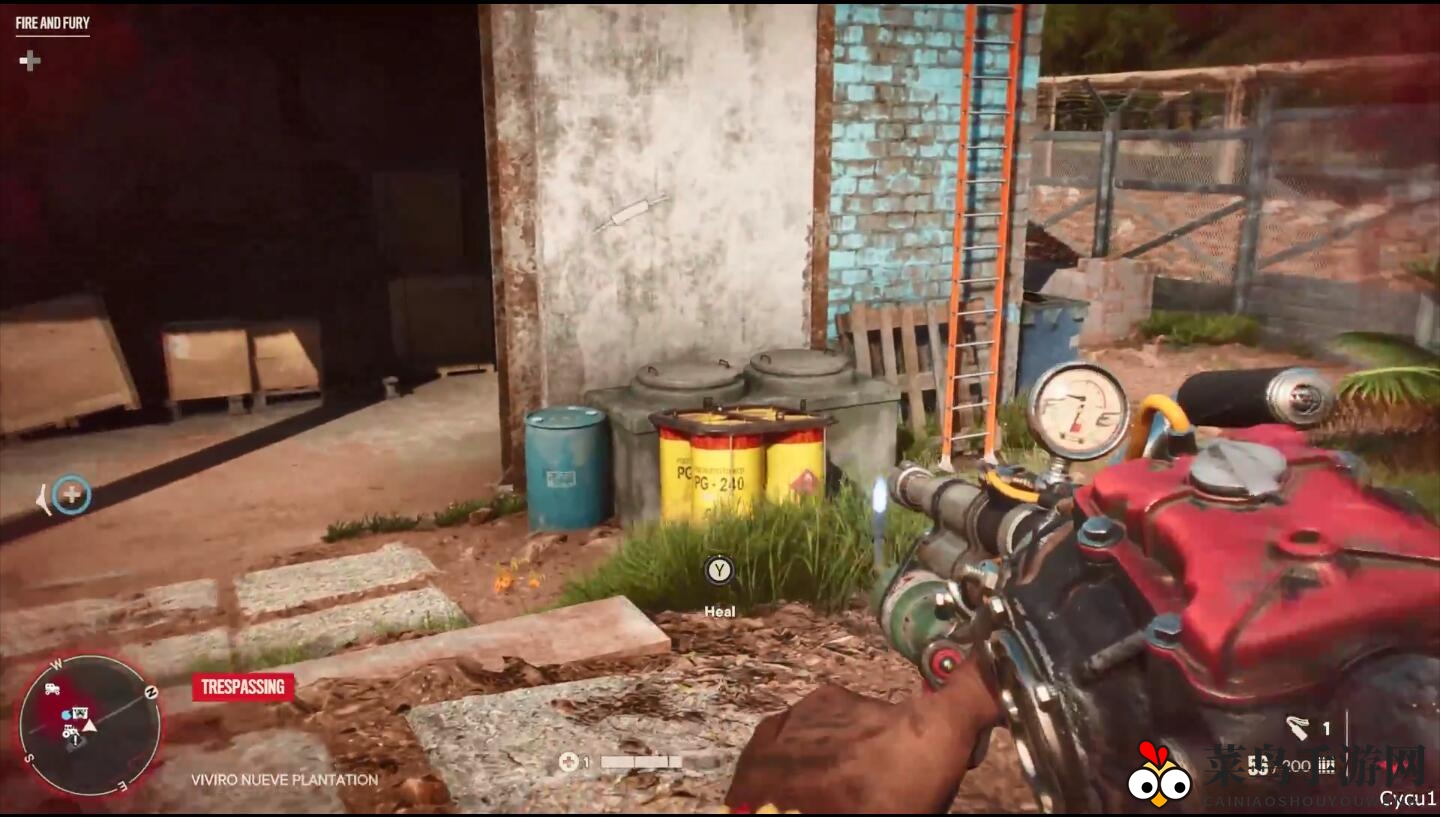Image resolution: width=1440 pixels, height=817 pixels.
Task: Select the medkit cross icon
Action: click(568, 762)
